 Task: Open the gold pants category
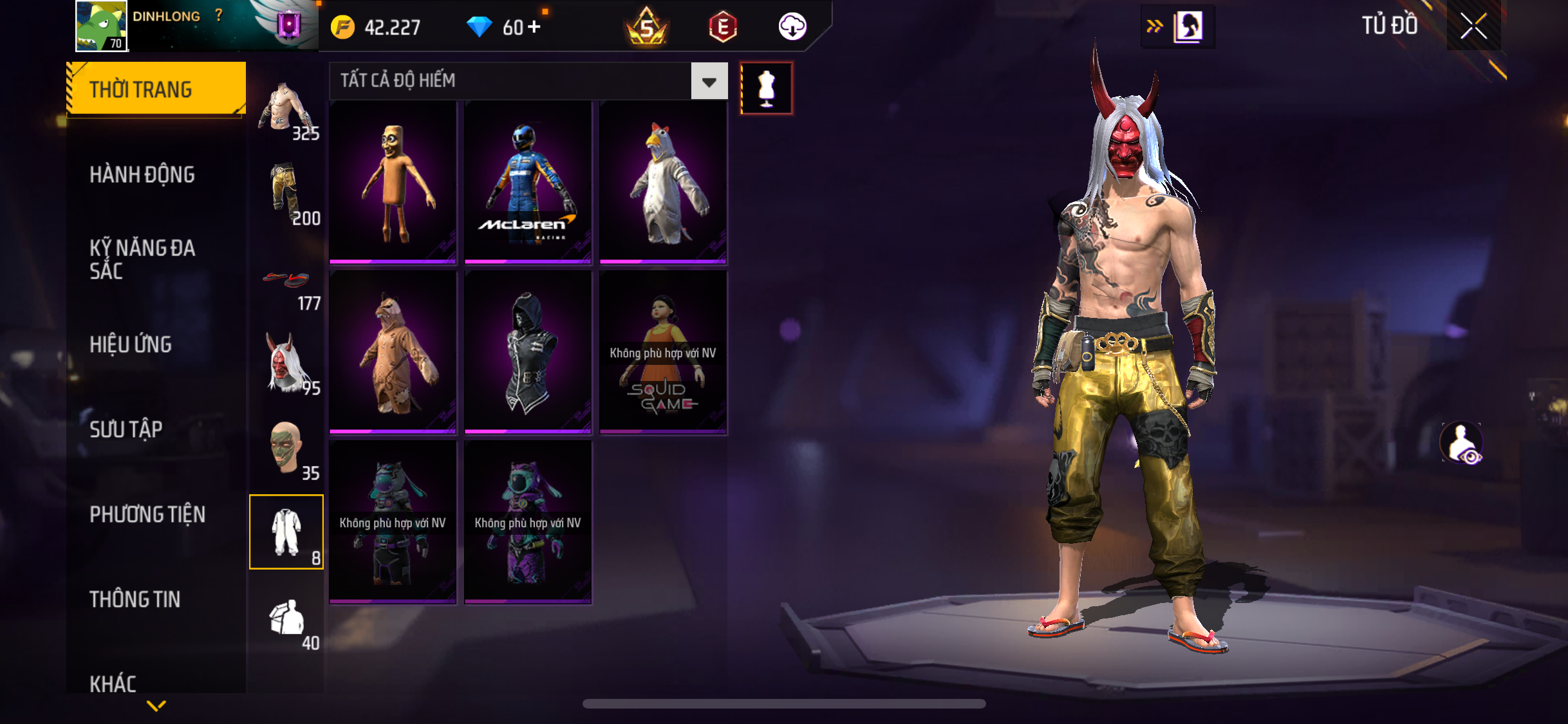[x=286, y=193]
